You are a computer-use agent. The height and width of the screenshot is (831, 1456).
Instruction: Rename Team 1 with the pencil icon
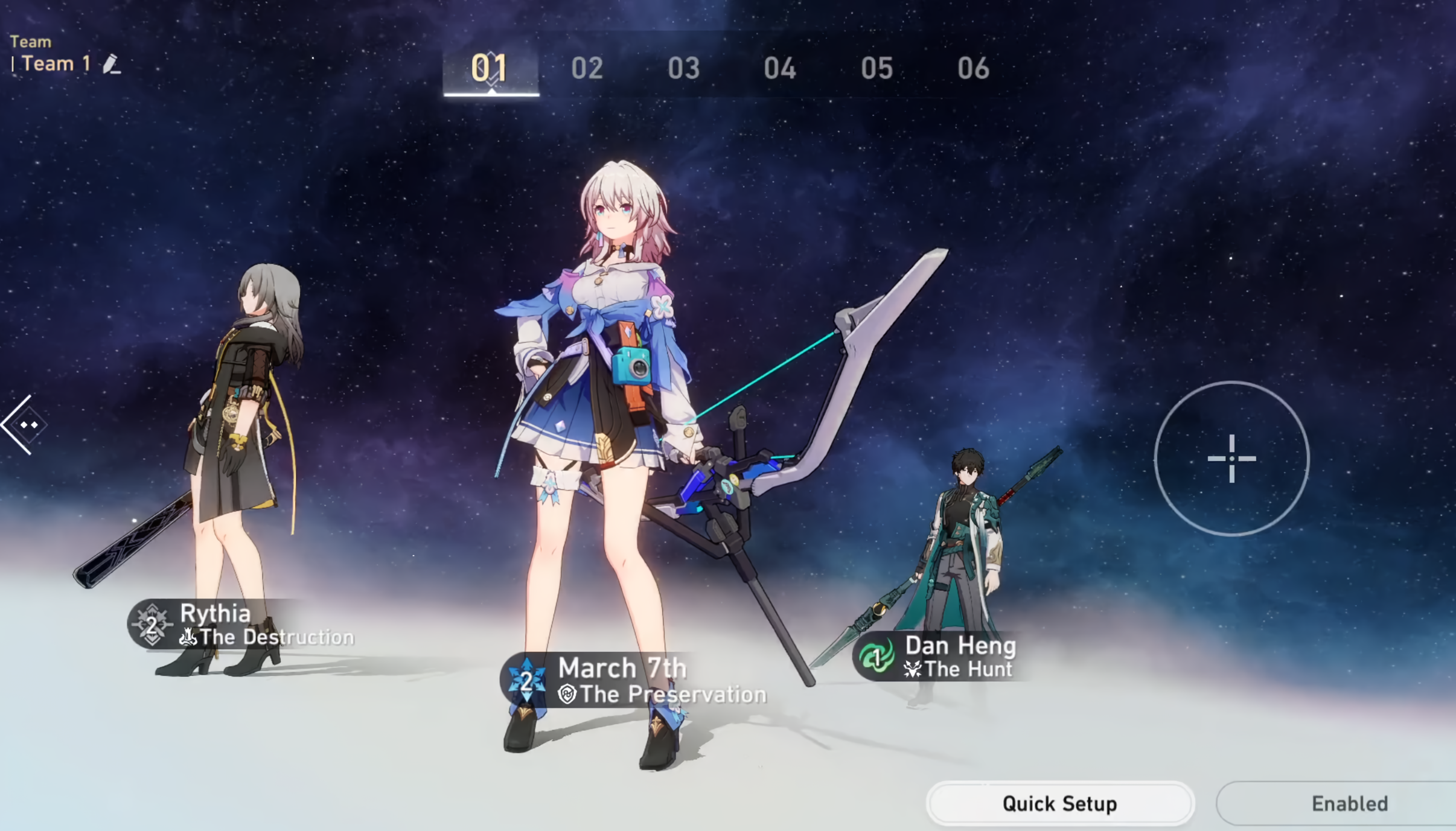click(x=111, y=64)
